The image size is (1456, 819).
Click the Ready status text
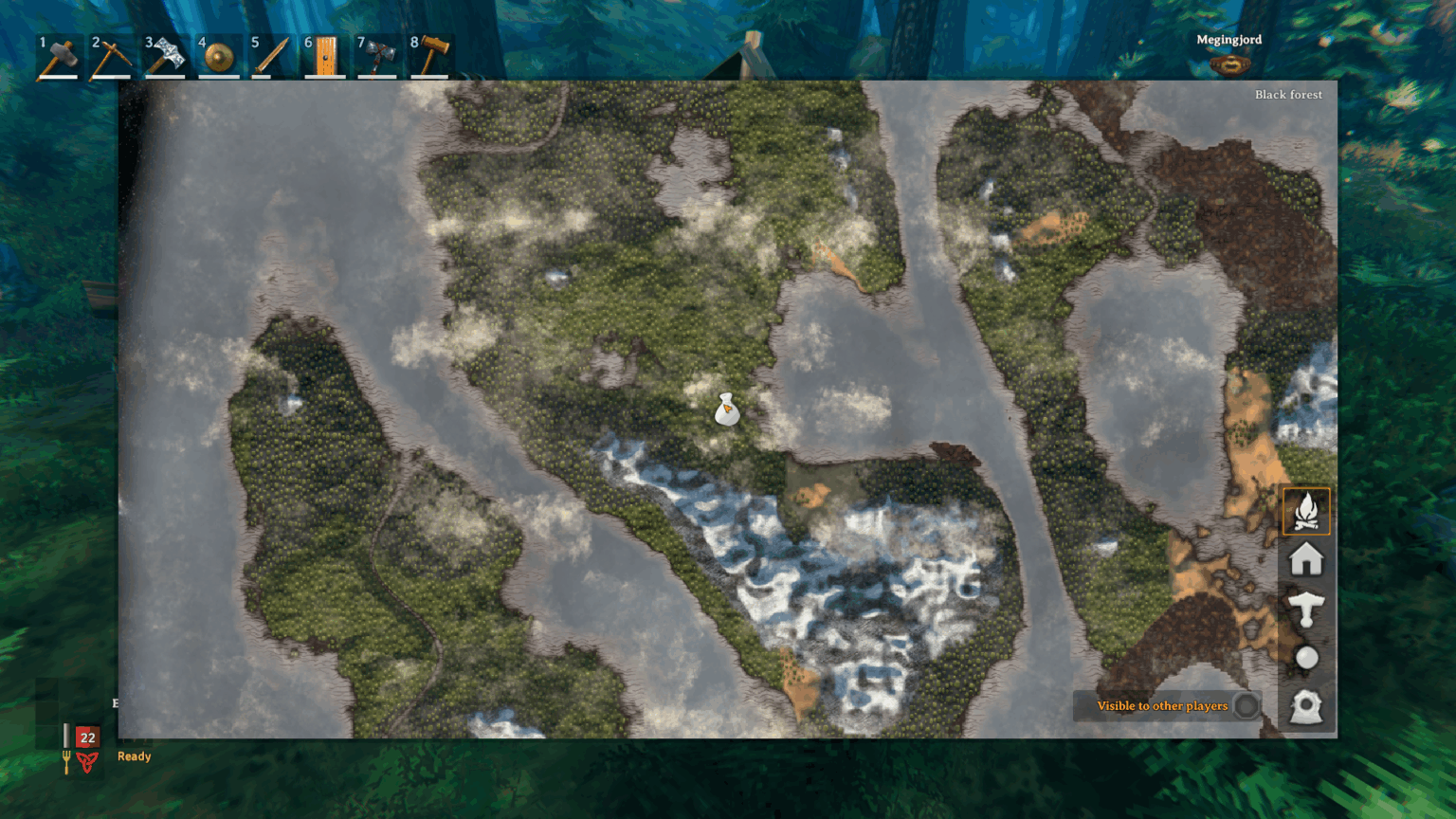click(134, 756)
